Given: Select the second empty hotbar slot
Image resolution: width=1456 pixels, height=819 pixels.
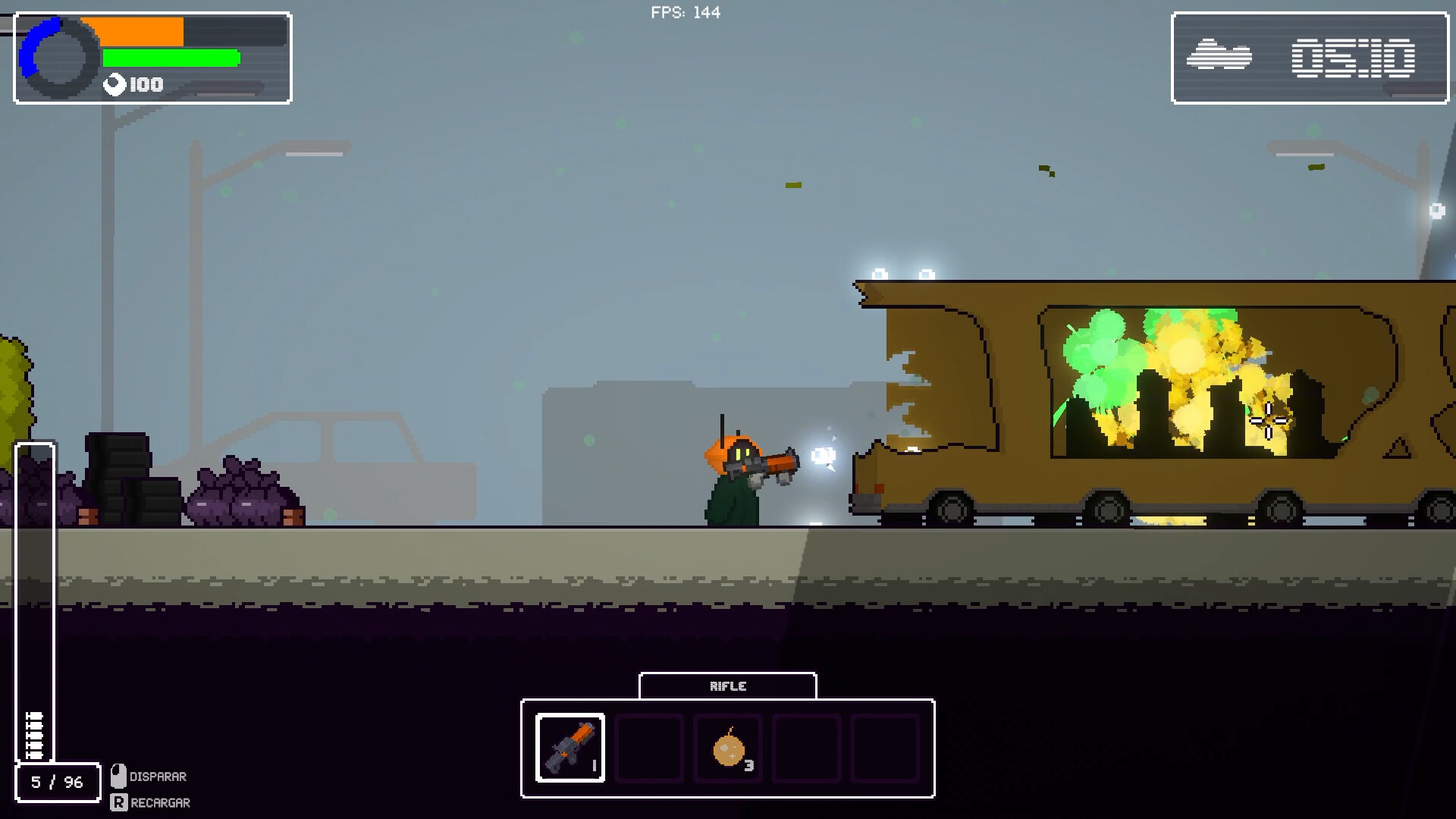Looking at the screenshot, I should pyautogui.click(x=648, y=749).
